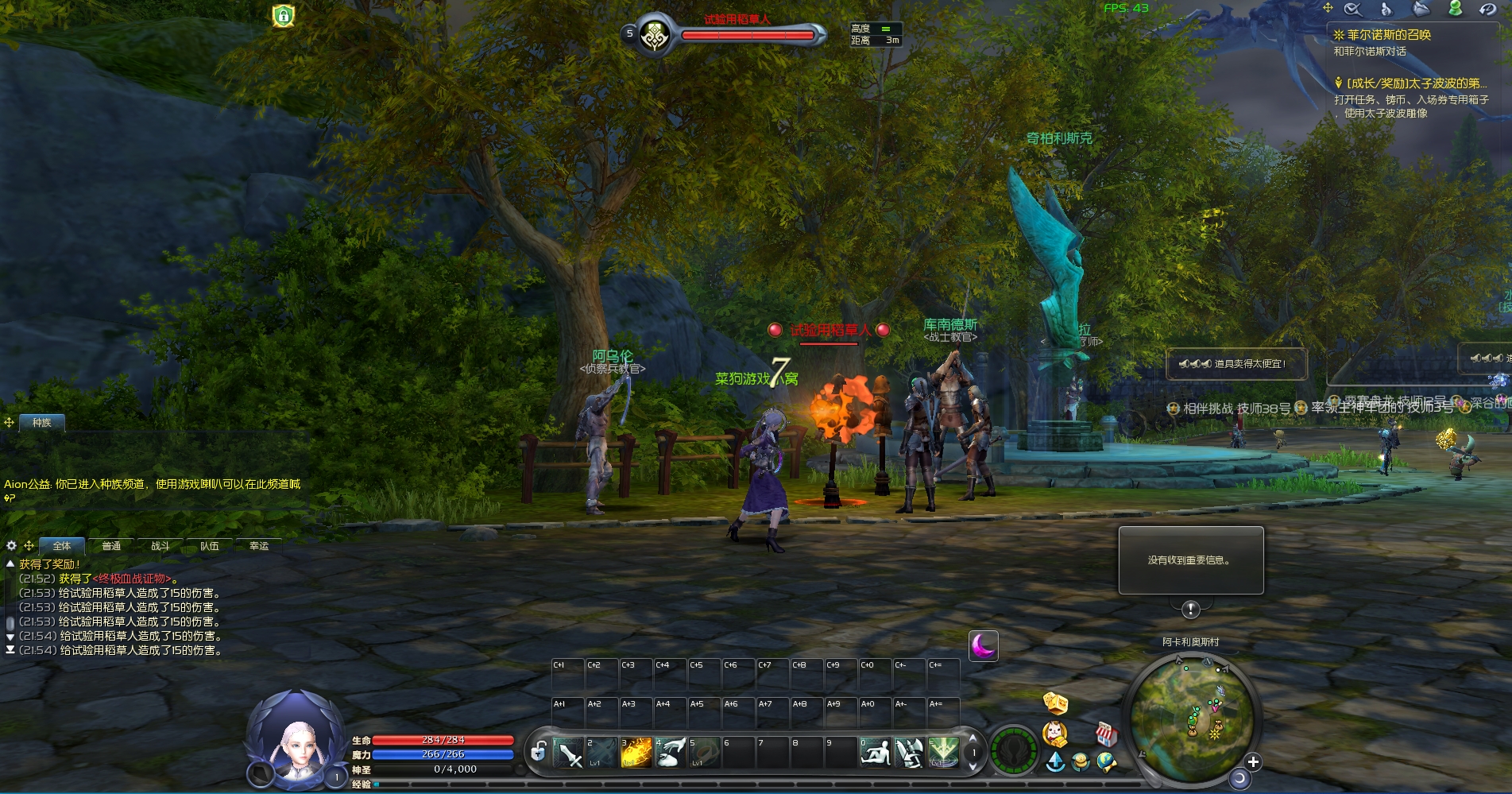Screen dimensions: 1512x794
Task: Click the purple crescent moon buff icon
Action: [x=984, y=645]
